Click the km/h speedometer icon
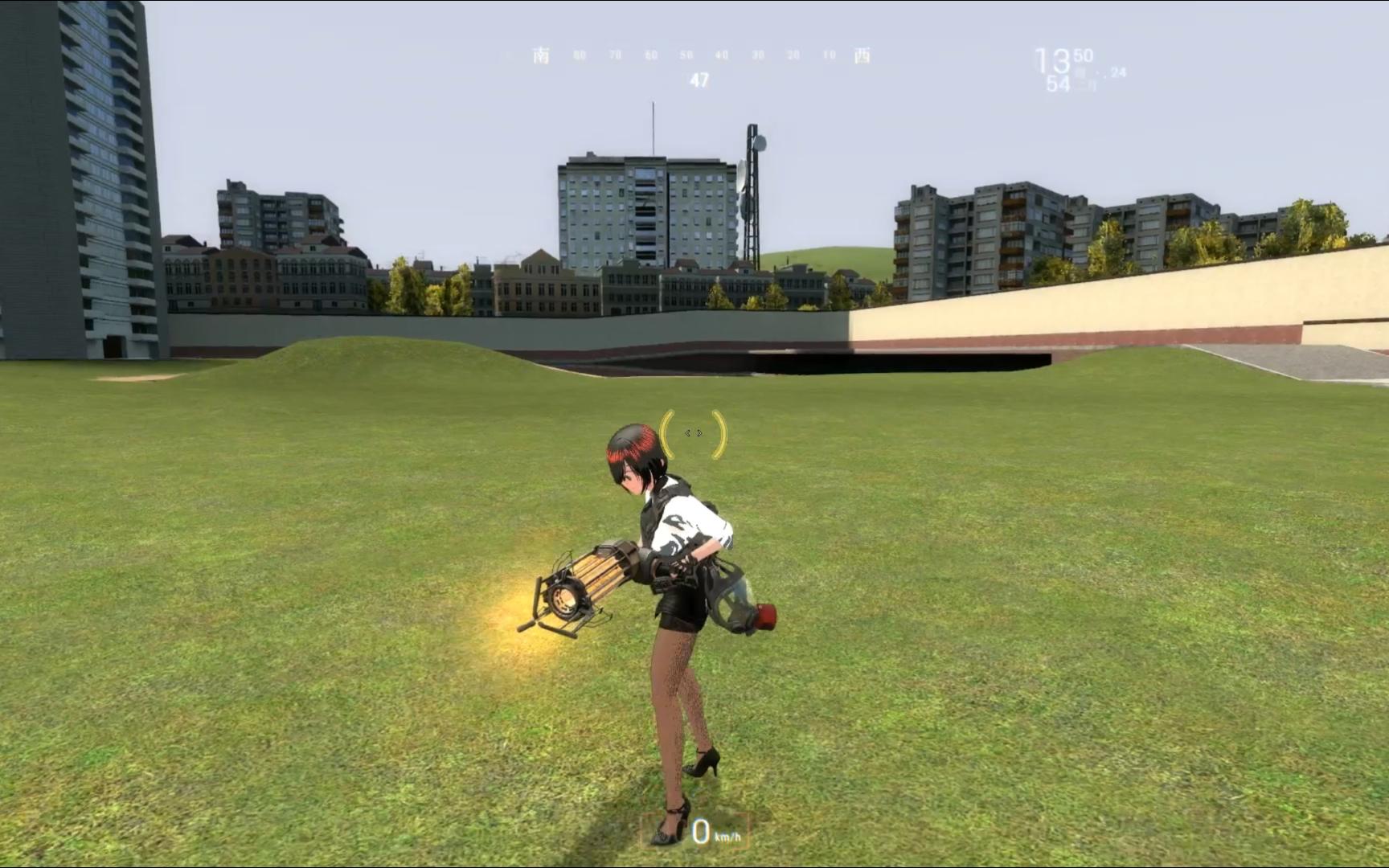 point(727,837)
